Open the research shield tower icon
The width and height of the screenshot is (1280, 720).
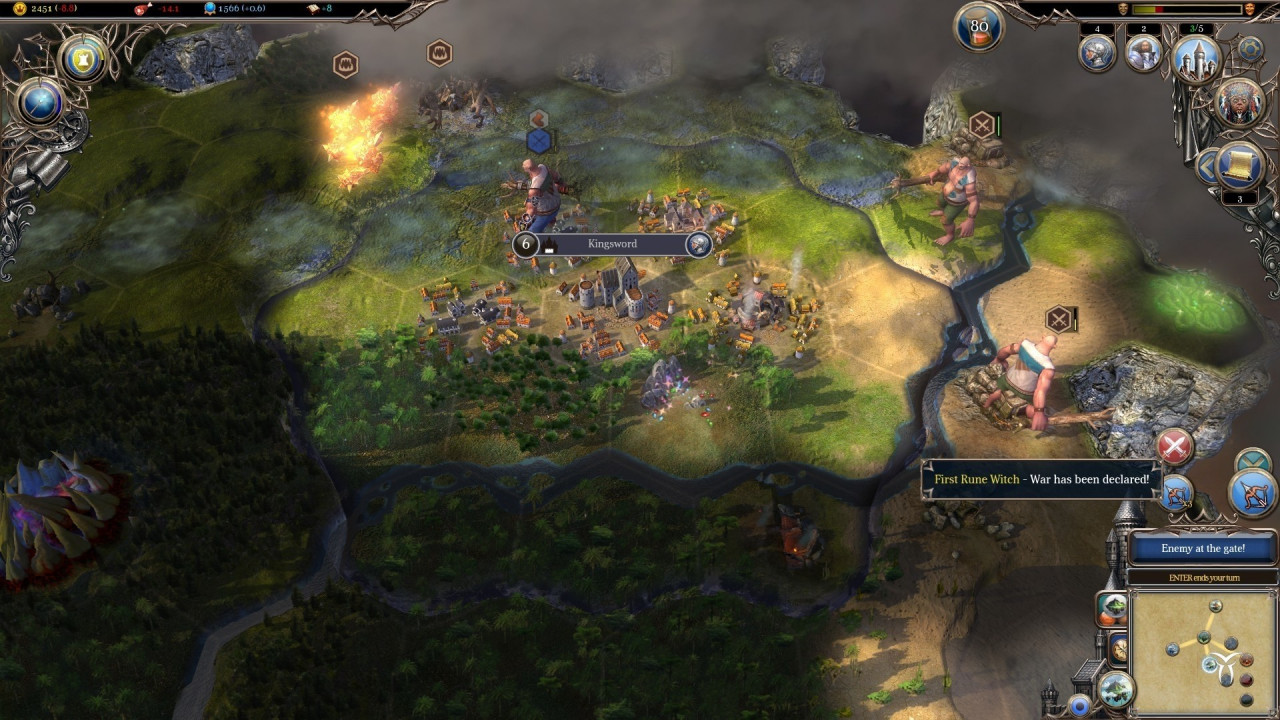click(x=85, y=59)
